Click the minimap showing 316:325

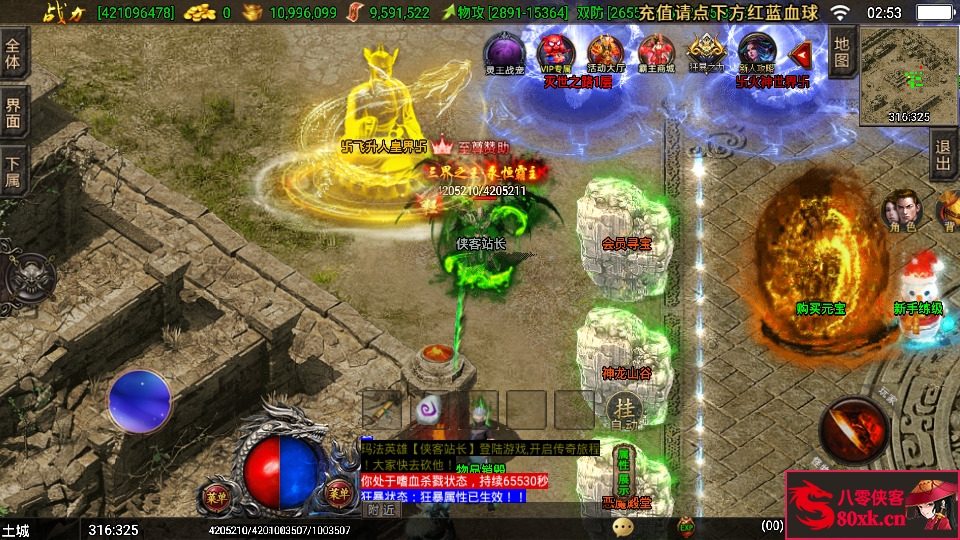coord(908,75)
